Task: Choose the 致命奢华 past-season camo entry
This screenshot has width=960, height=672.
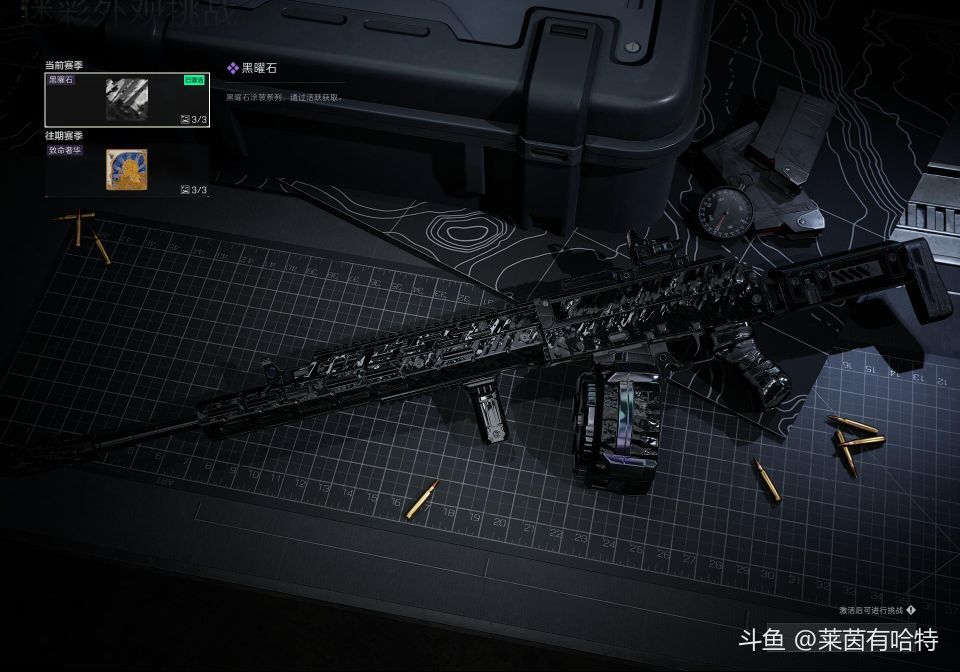Action: coord(127,169)
